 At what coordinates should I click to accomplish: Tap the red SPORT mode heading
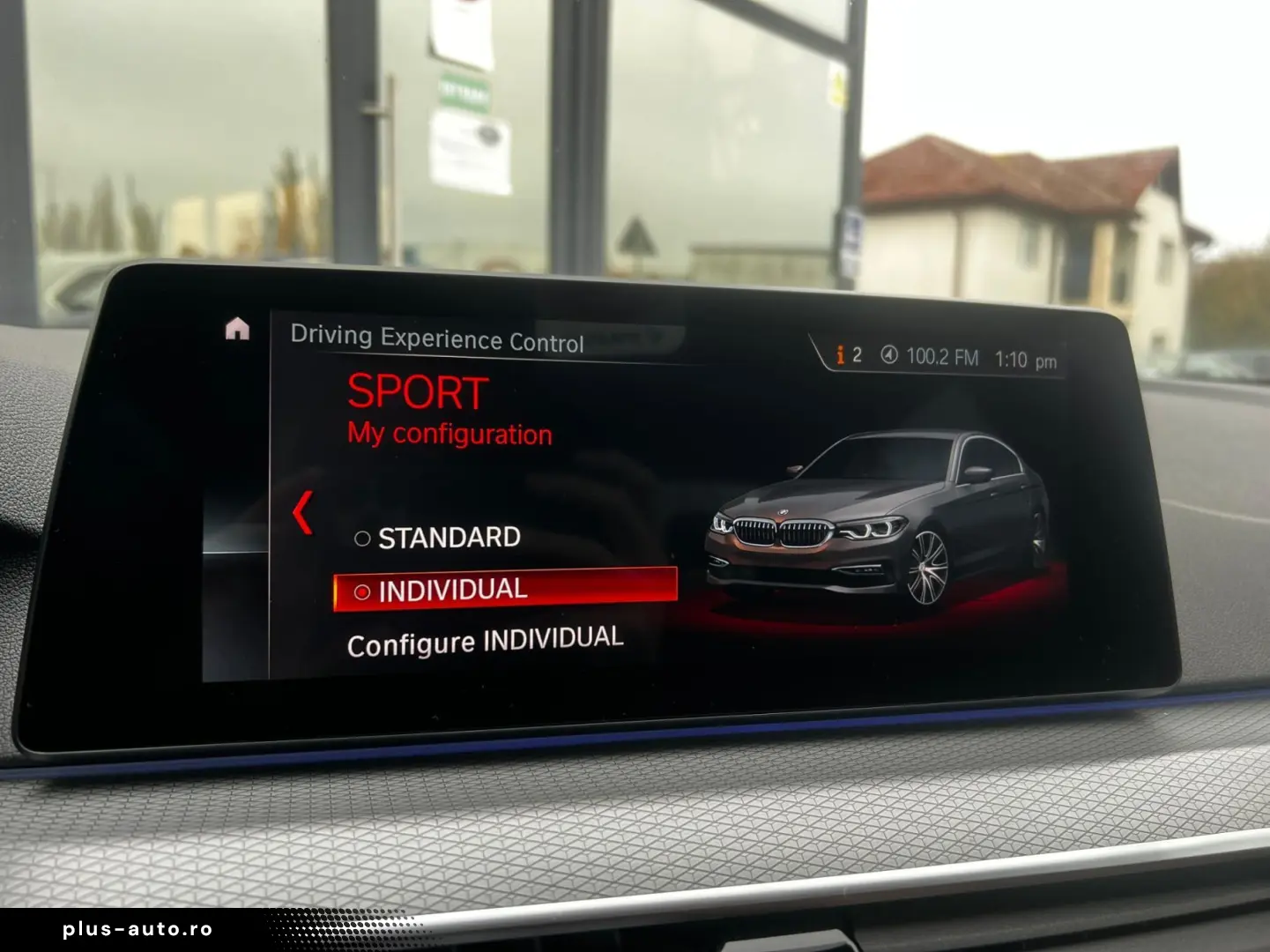click(x=417, y=390)
